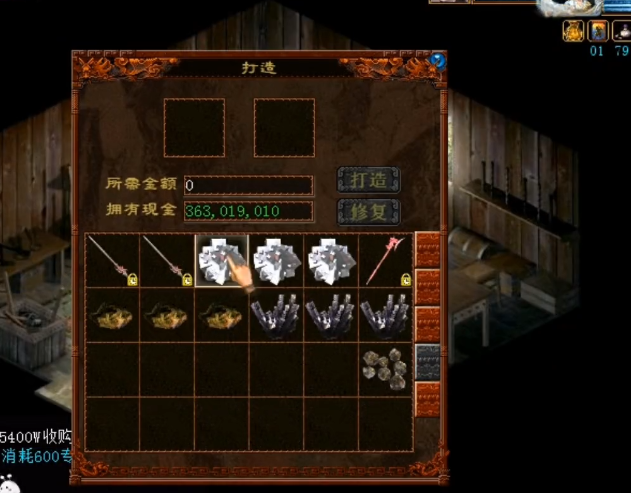The width and height of the screenshot is (631, 493).
Task: Click the blue portrait buff icon
Action: (597, 30)
